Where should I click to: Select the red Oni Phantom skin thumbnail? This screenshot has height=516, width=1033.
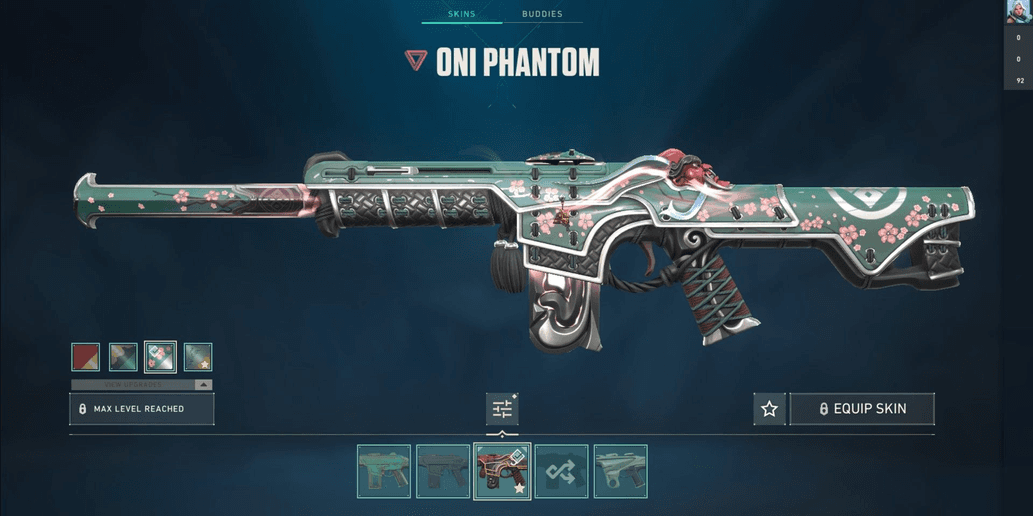(502, 471)
